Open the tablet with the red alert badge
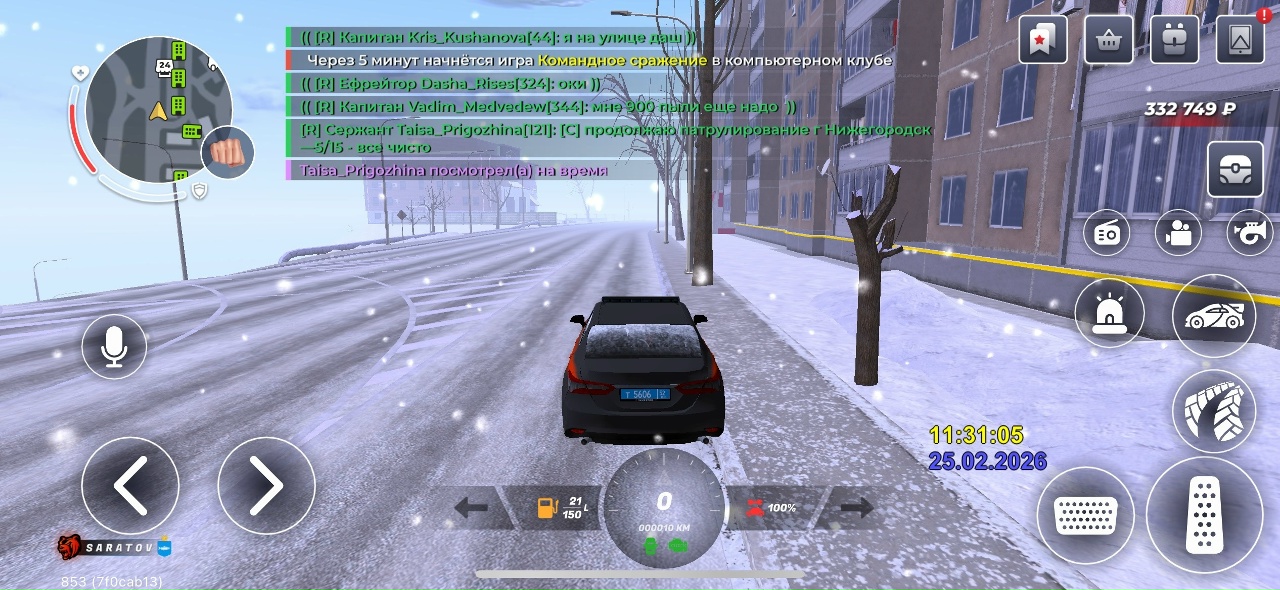The width and height of the screenshot is (1280, 590). (1240, 40)
